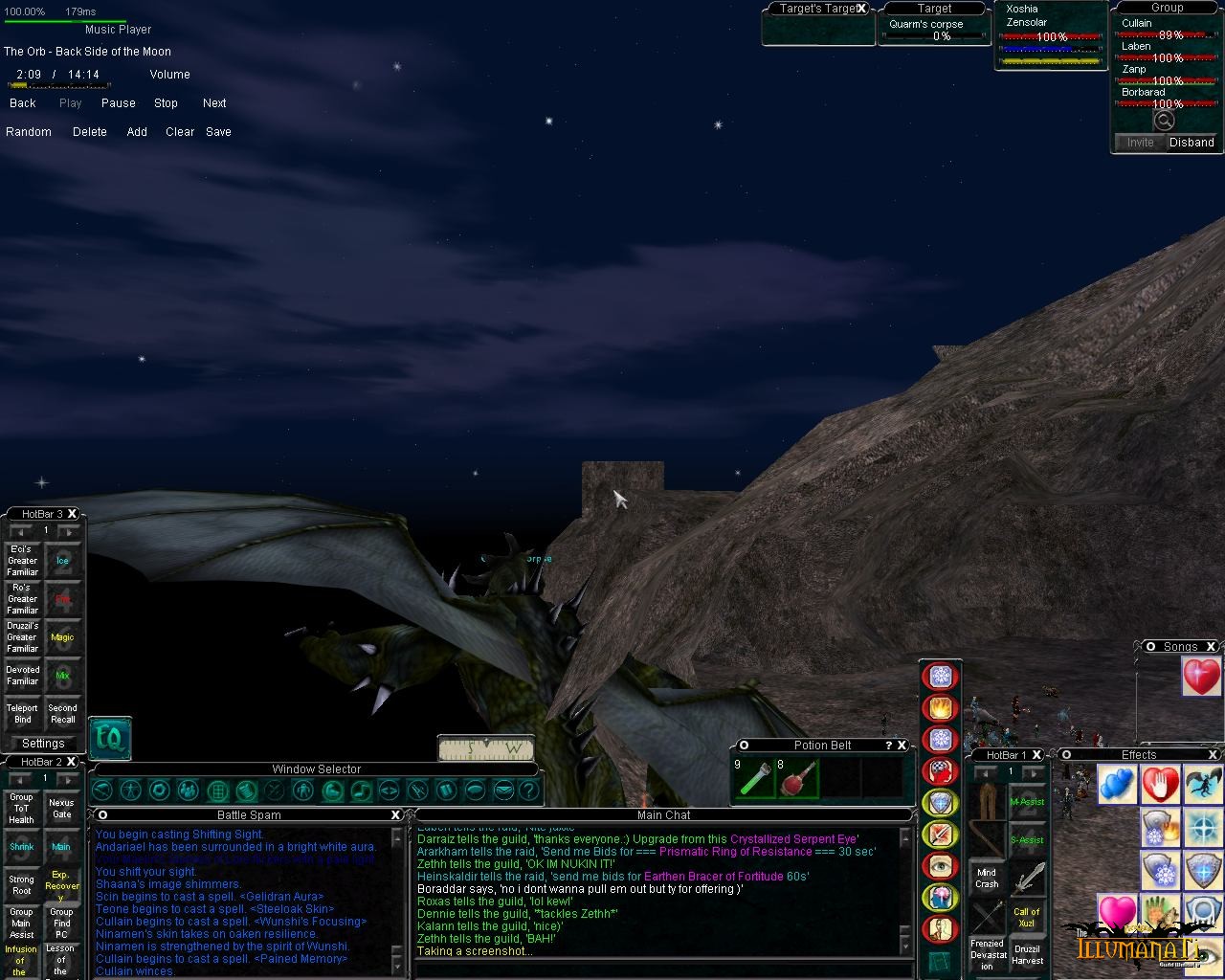Pause the music player track

pyautogui.click(x=118, y=103)
